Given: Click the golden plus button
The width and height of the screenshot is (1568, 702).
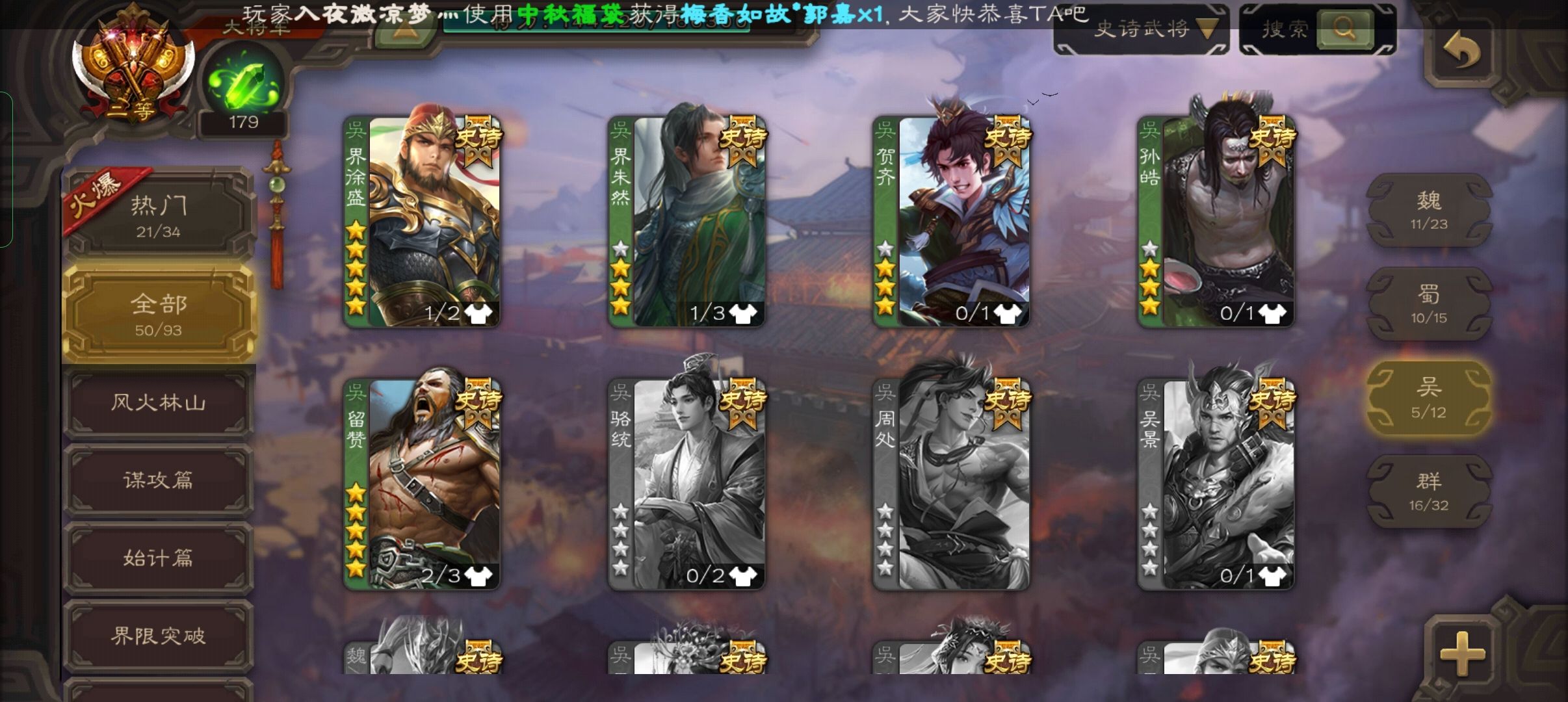Looking at the screenshot, I should coord(1463,653).
